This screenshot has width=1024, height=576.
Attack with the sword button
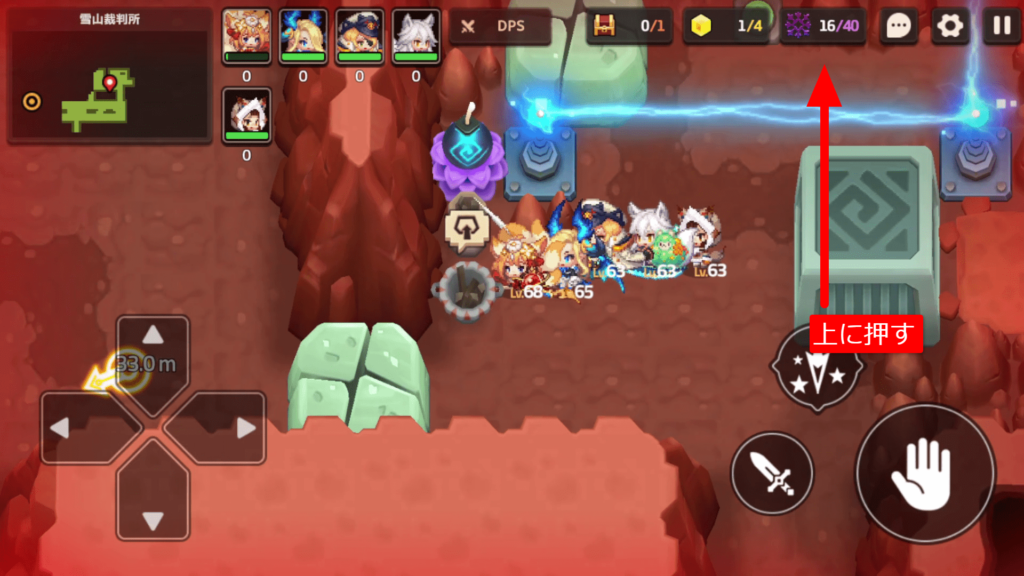coord(772,473)
